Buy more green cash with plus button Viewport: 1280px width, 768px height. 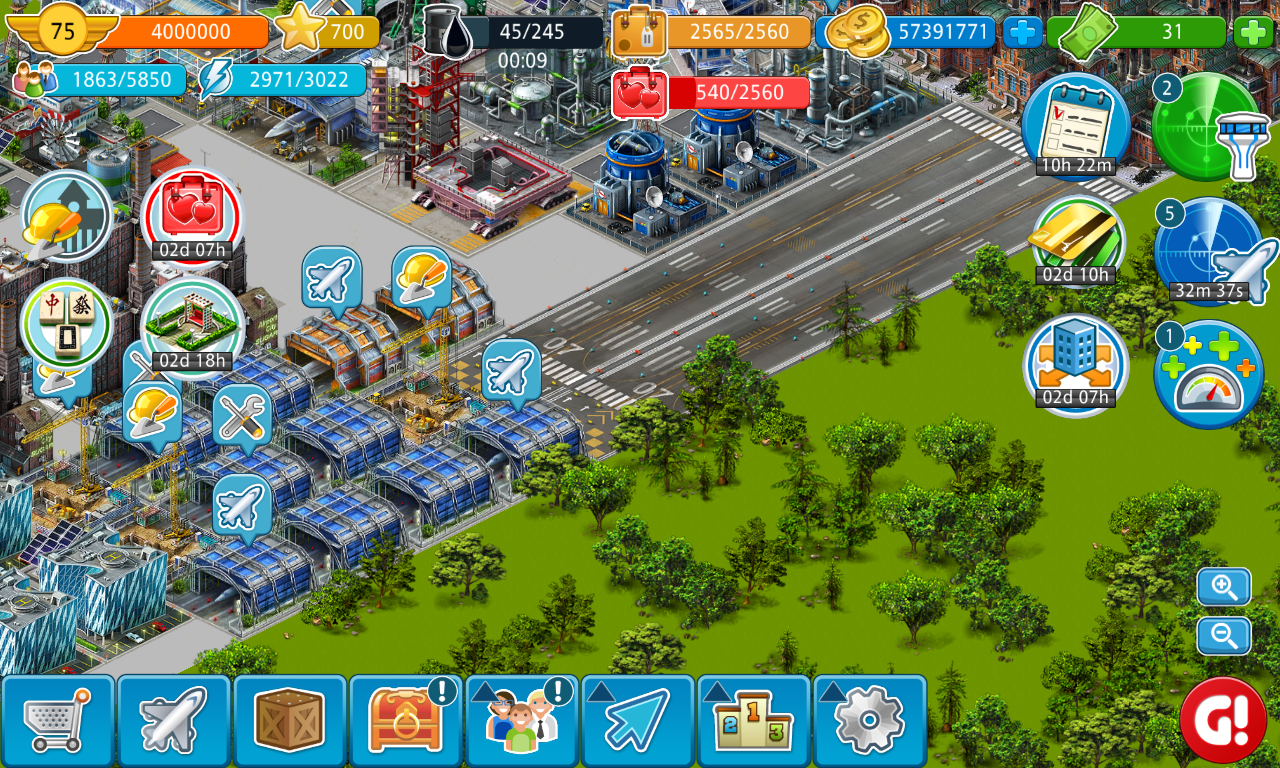click(1253, 32)
